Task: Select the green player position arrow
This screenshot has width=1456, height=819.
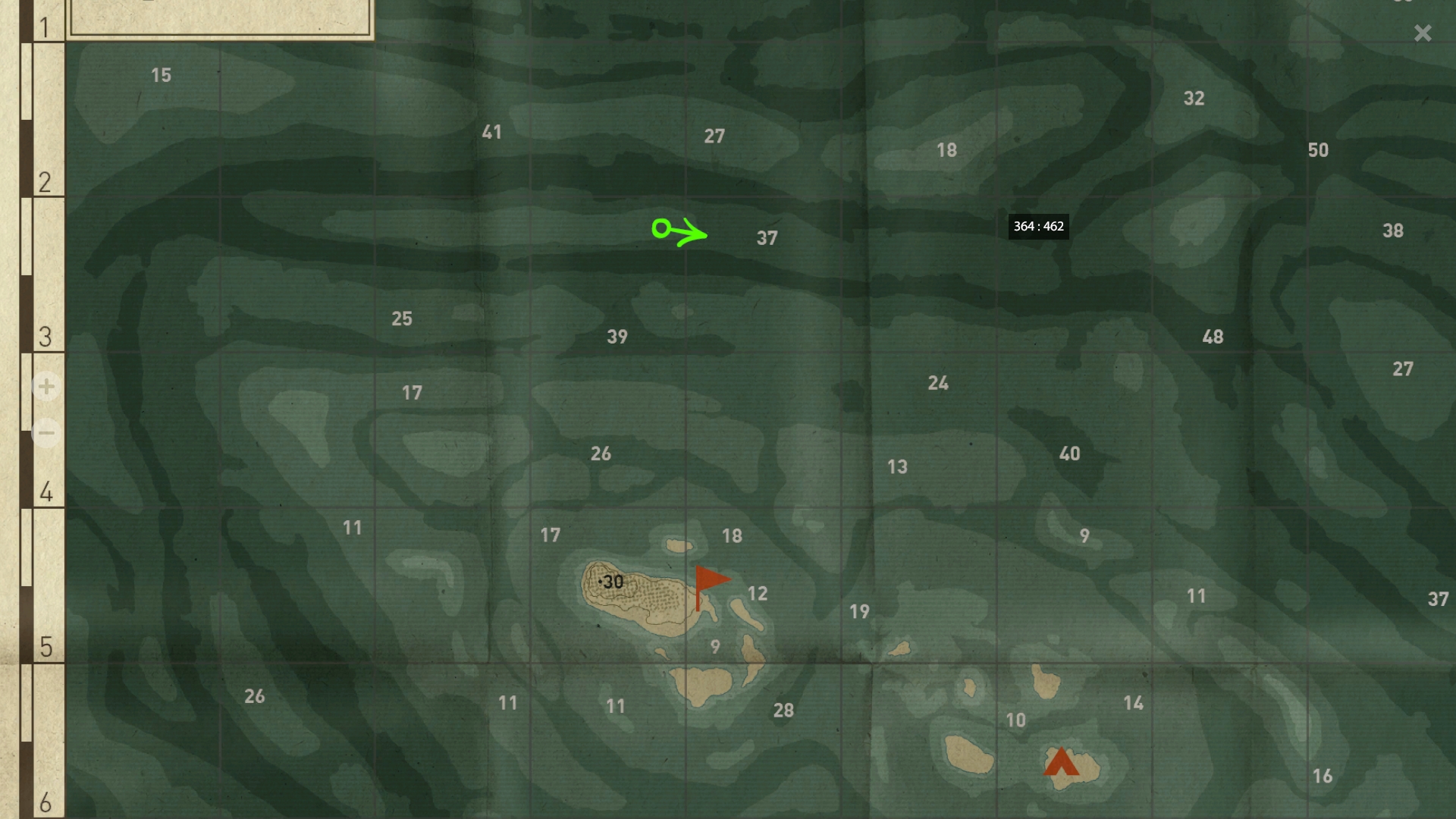Action: point(679,231)
